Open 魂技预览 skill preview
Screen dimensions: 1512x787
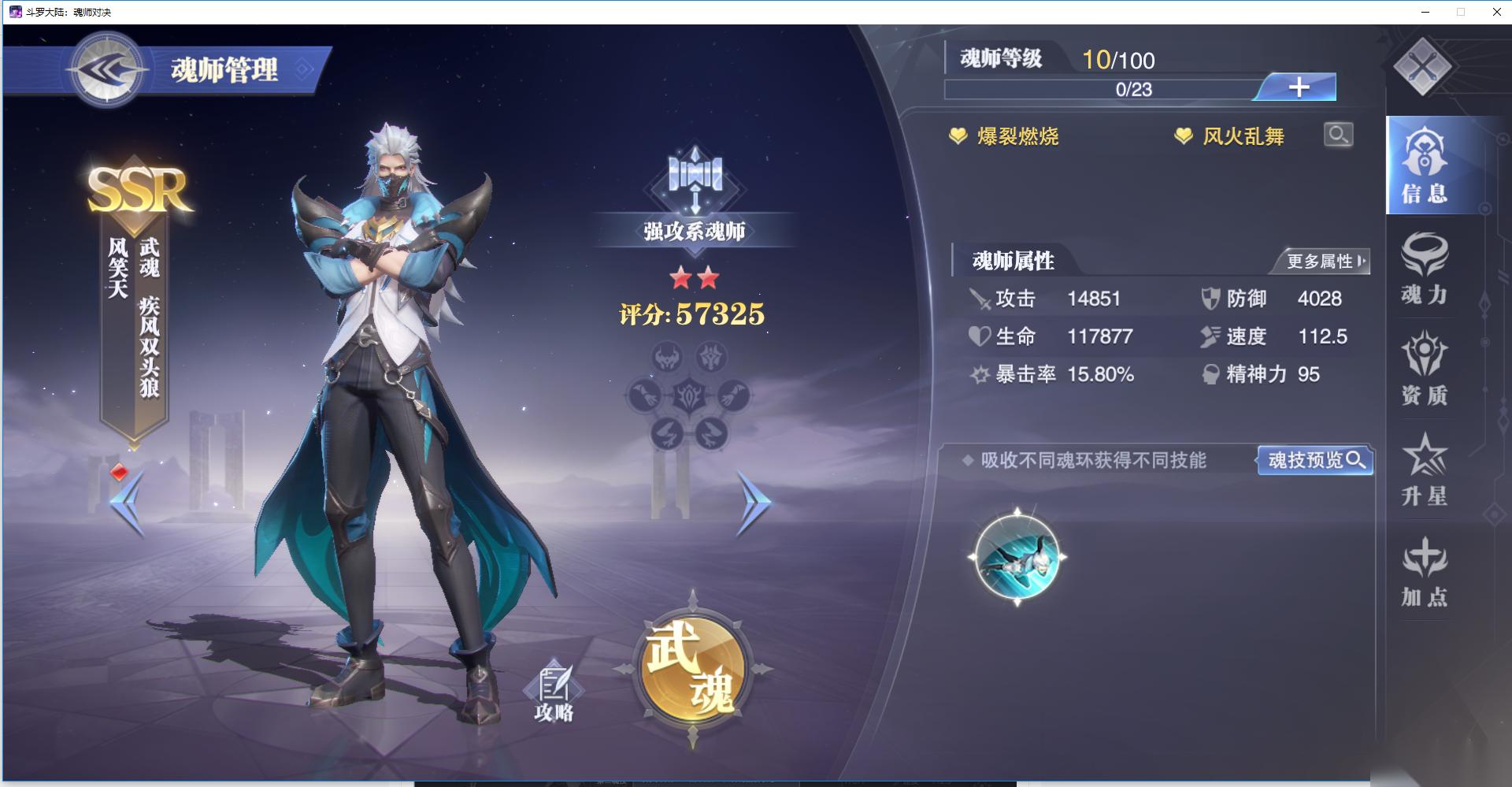(1315, 460)
